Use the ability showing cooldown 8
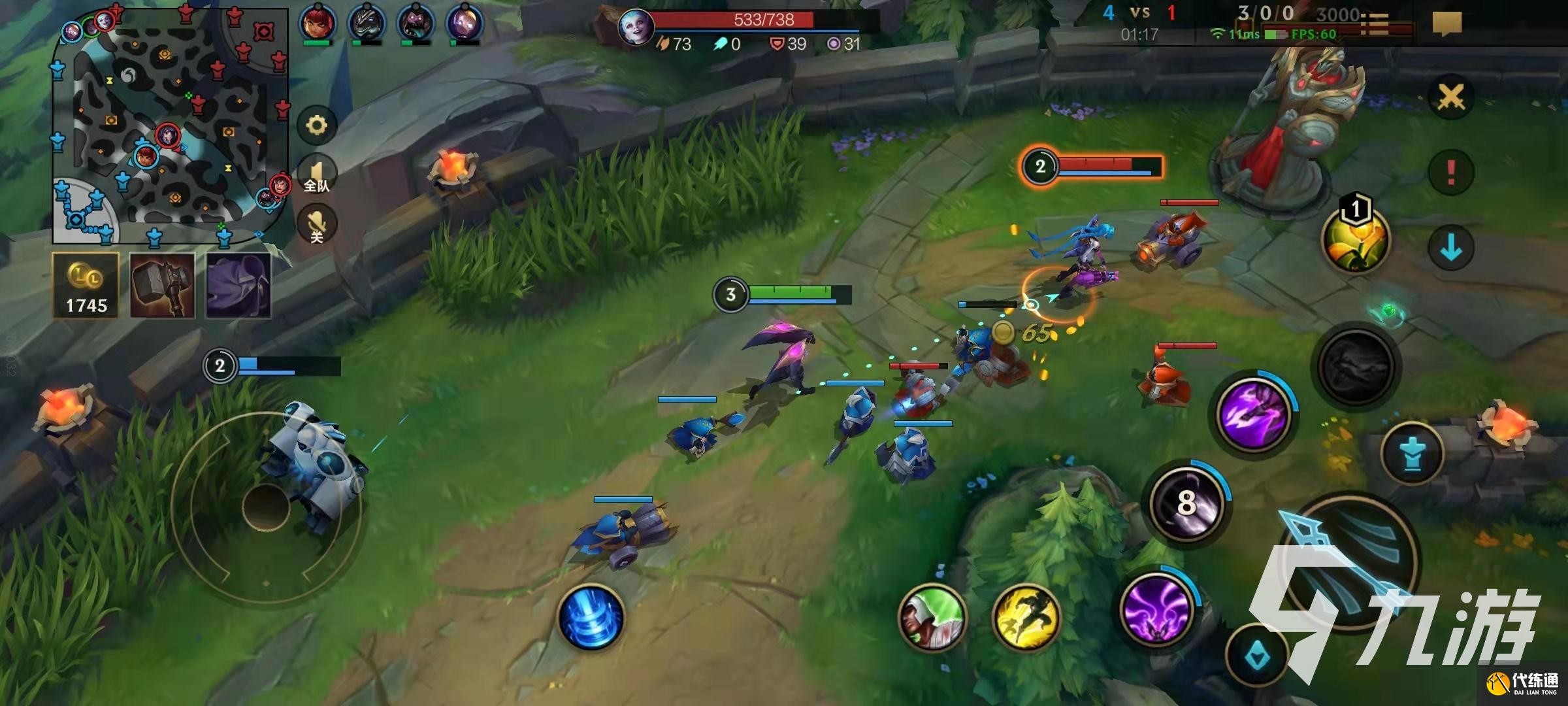The height and width of the screenshot is (706, 1568). [1186, 502]
